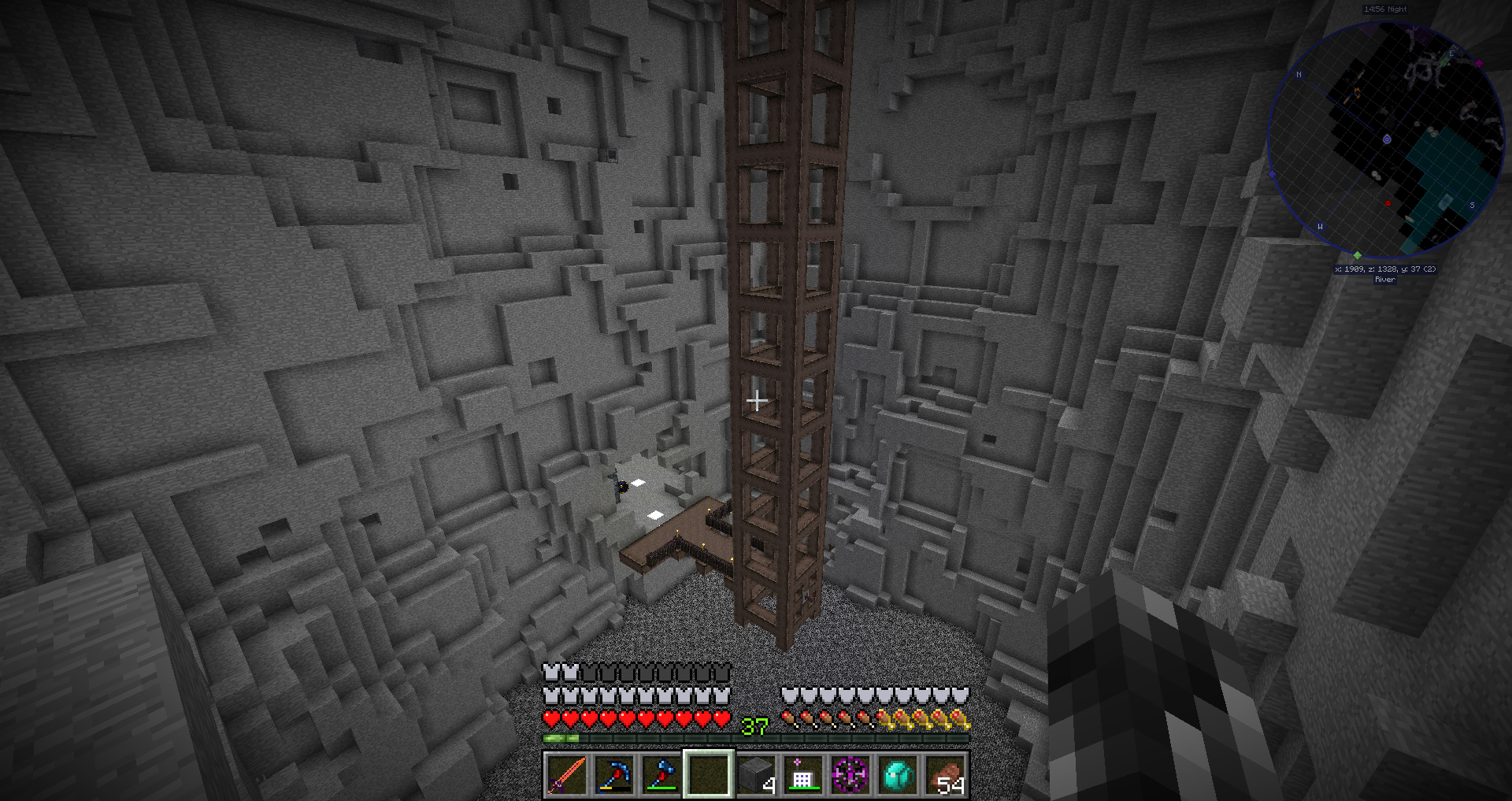
Task: Choose the cyan backpack hotbar slot
Action: pyautogui.click(x=898, y=774)
